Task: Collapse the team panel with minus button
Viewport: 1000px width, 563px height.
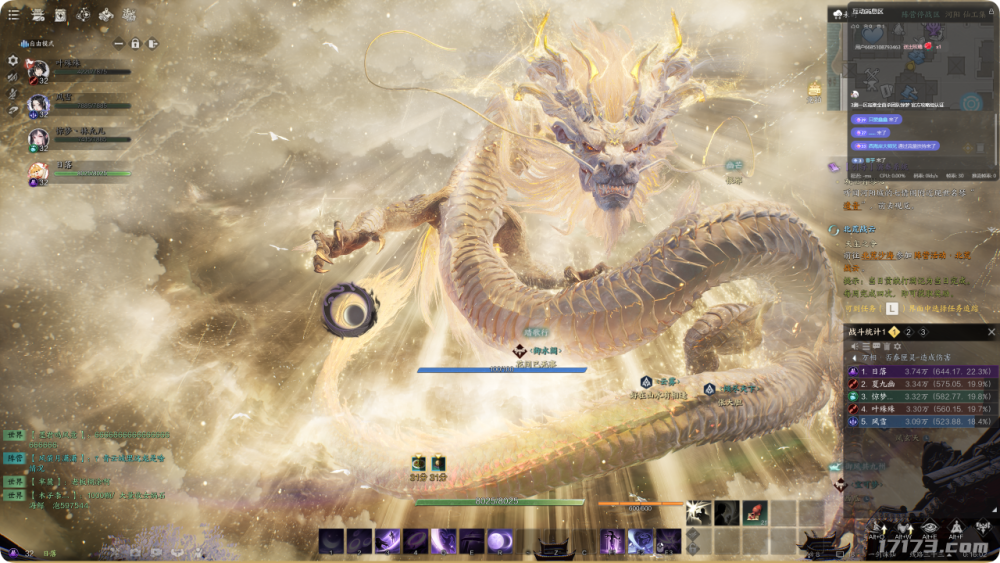Action: point(118,44)
